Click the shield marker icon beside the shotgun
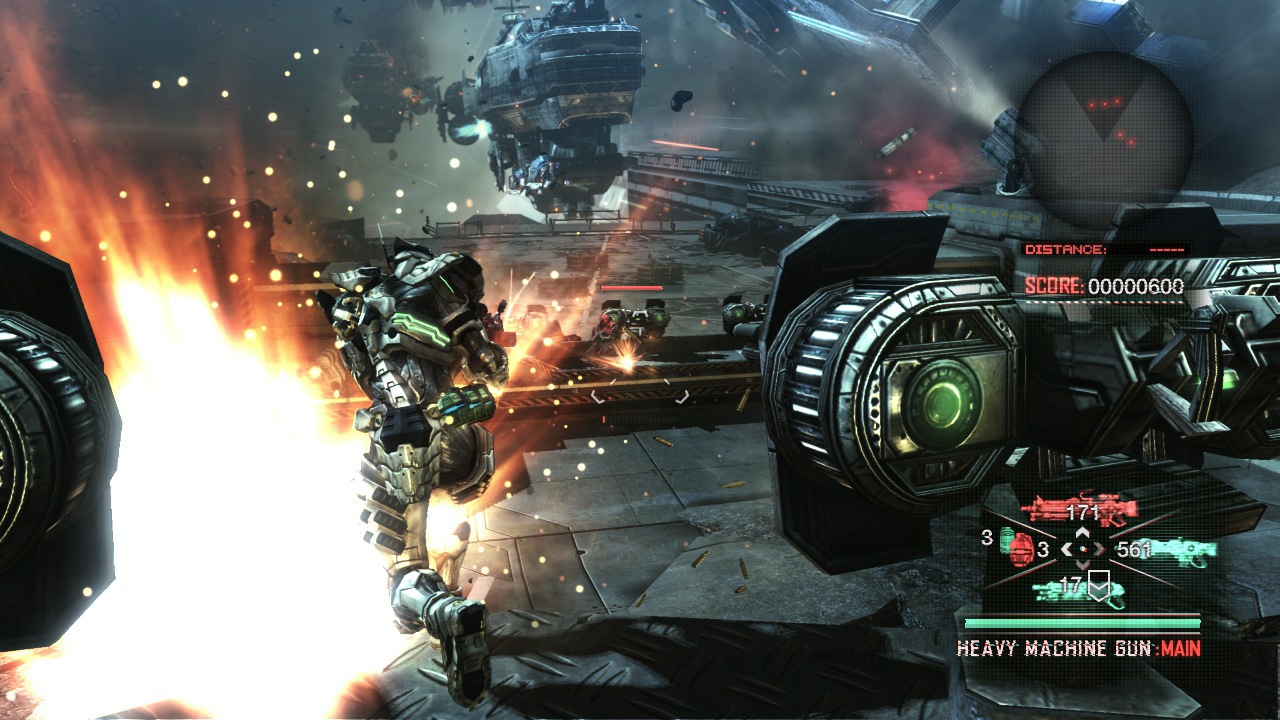The width and height of the screenshot is (1280, 720). [x=1099, y=585]
